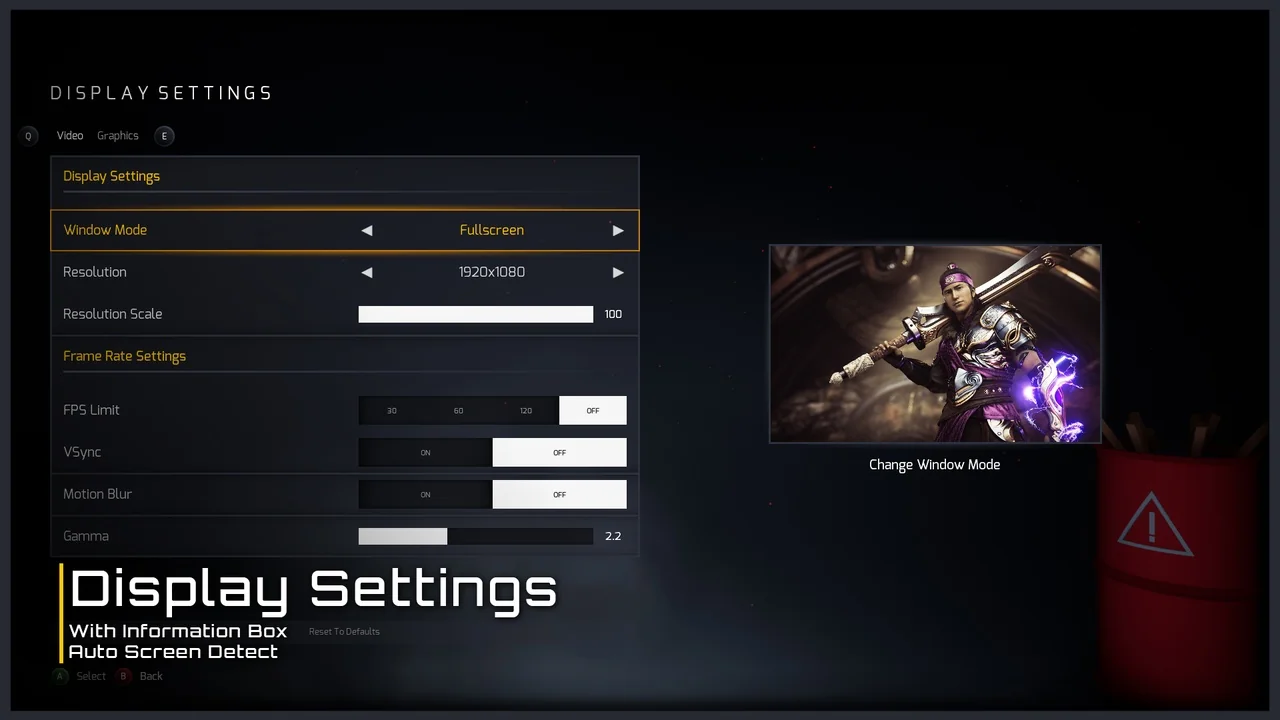The width and height of the screenshot is (1280, 720).
Task: Enable Motion Blur with ON
Action: point(426,495)
